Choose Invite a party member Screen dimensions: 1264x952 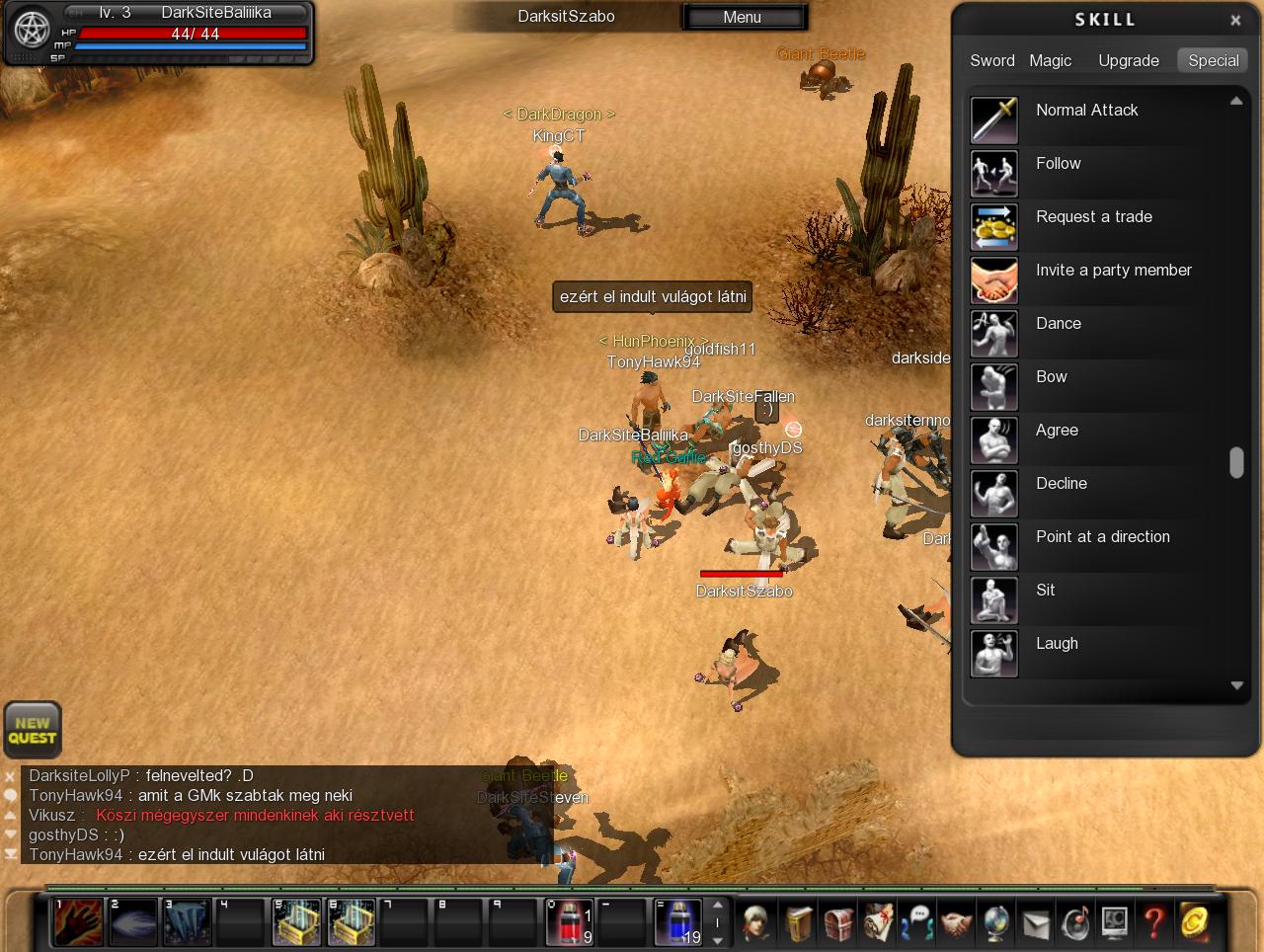pos(1113,271)
